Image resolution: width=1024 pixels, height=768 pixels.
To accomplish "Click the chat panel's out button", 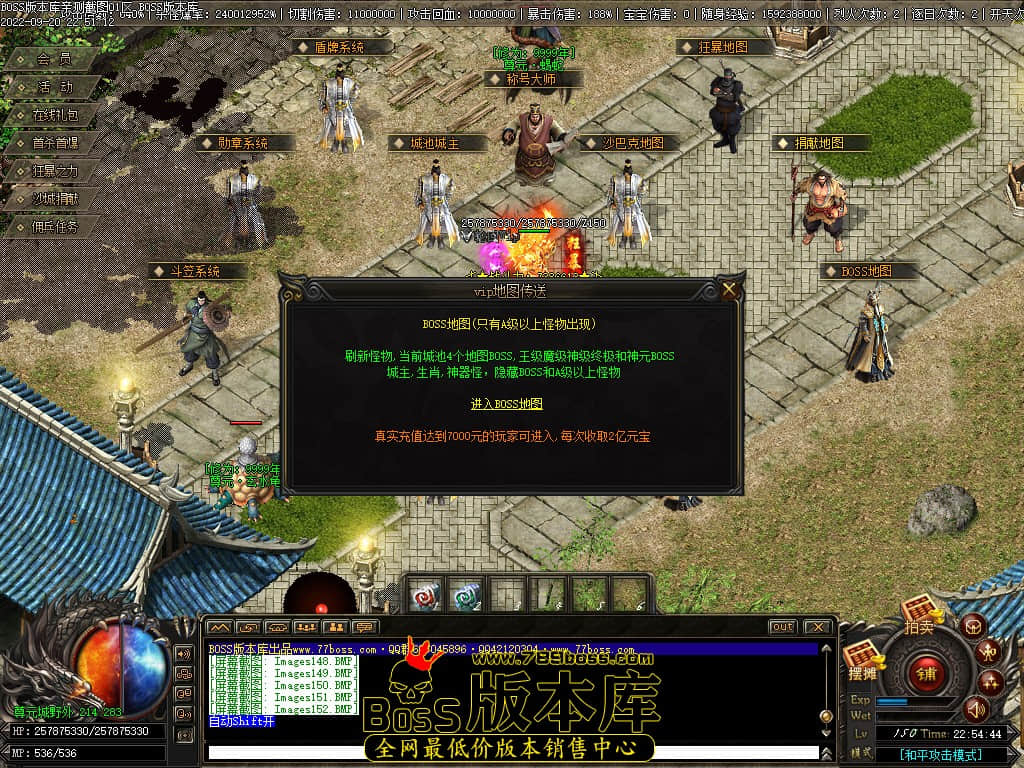I will click(x=783, y=627).
